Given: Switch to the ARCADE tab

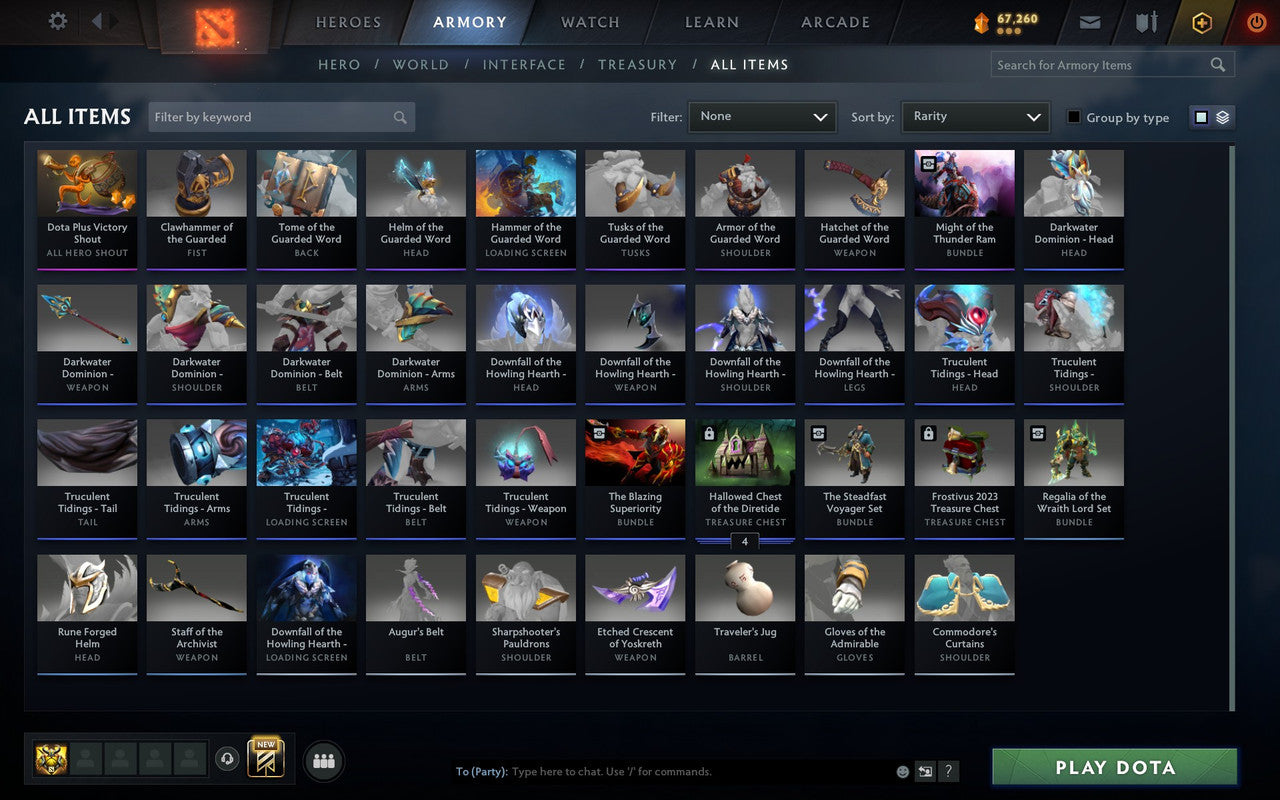Looking at the screenshot, I should [x=834, y=22].
